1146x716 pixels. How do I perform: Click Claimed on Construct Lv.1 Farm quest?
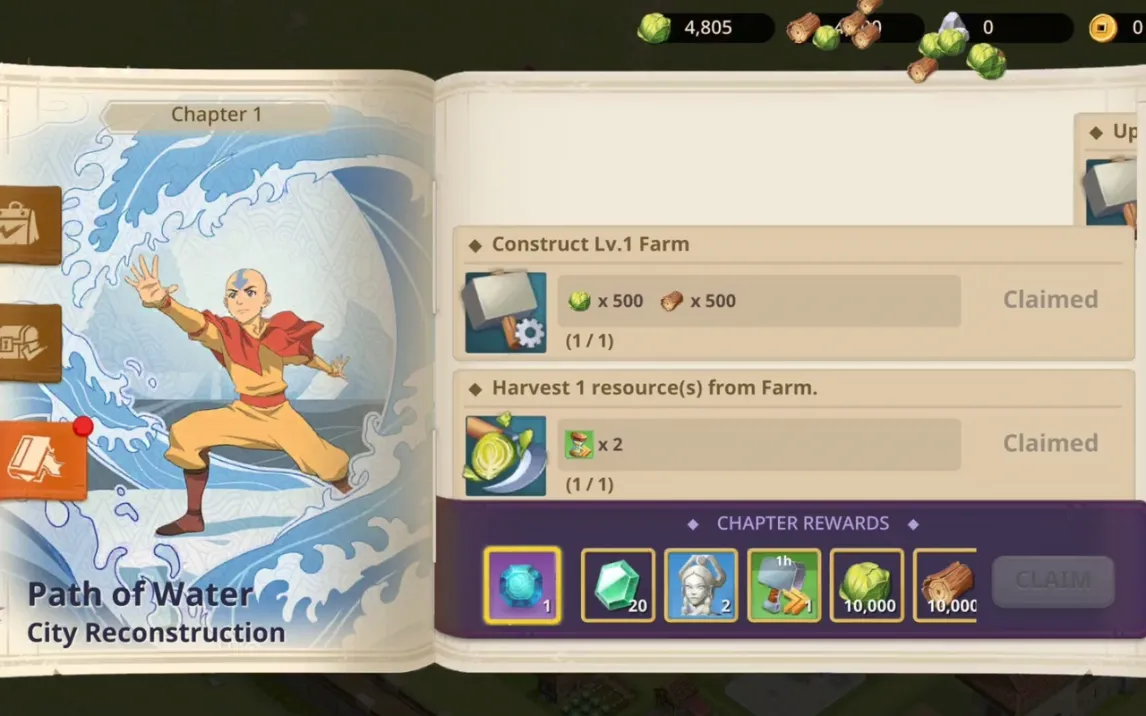1050,299
